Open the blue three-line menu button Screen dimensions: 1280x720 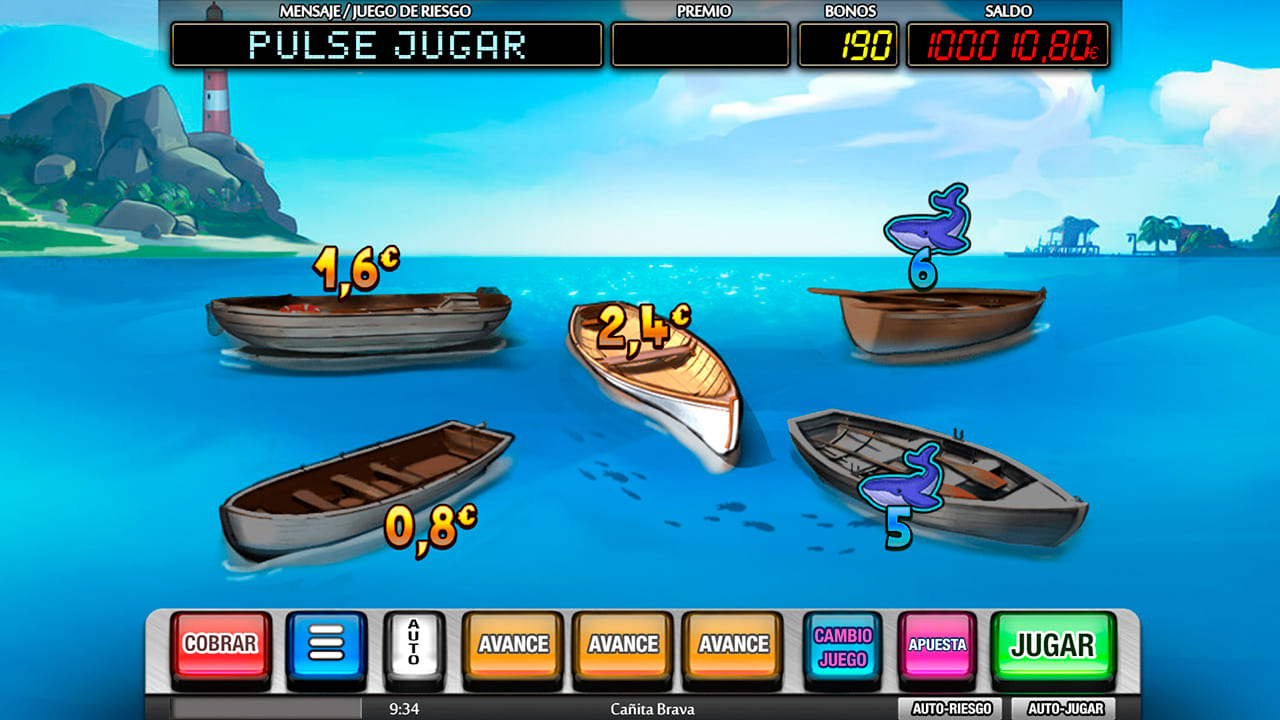tap(326, 645)
